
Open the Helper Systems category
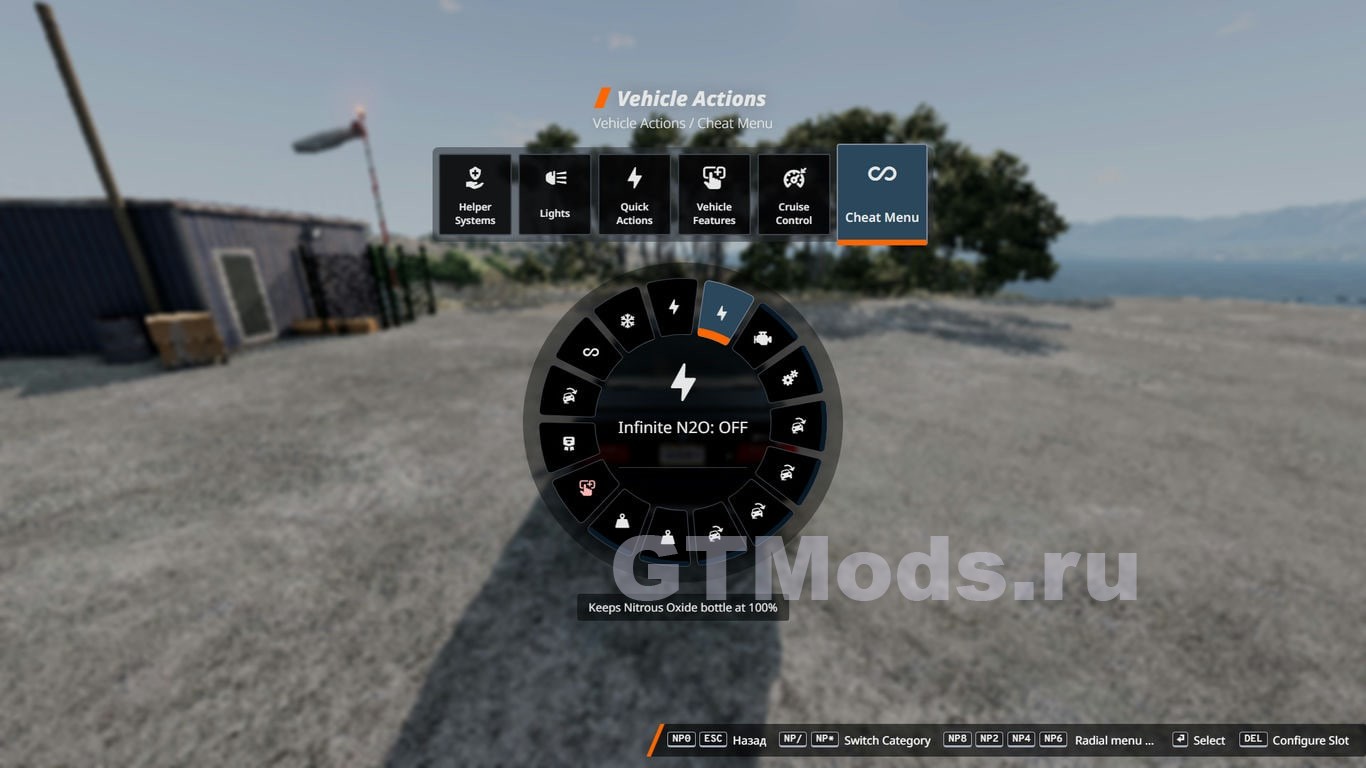(x=475, y=194)
